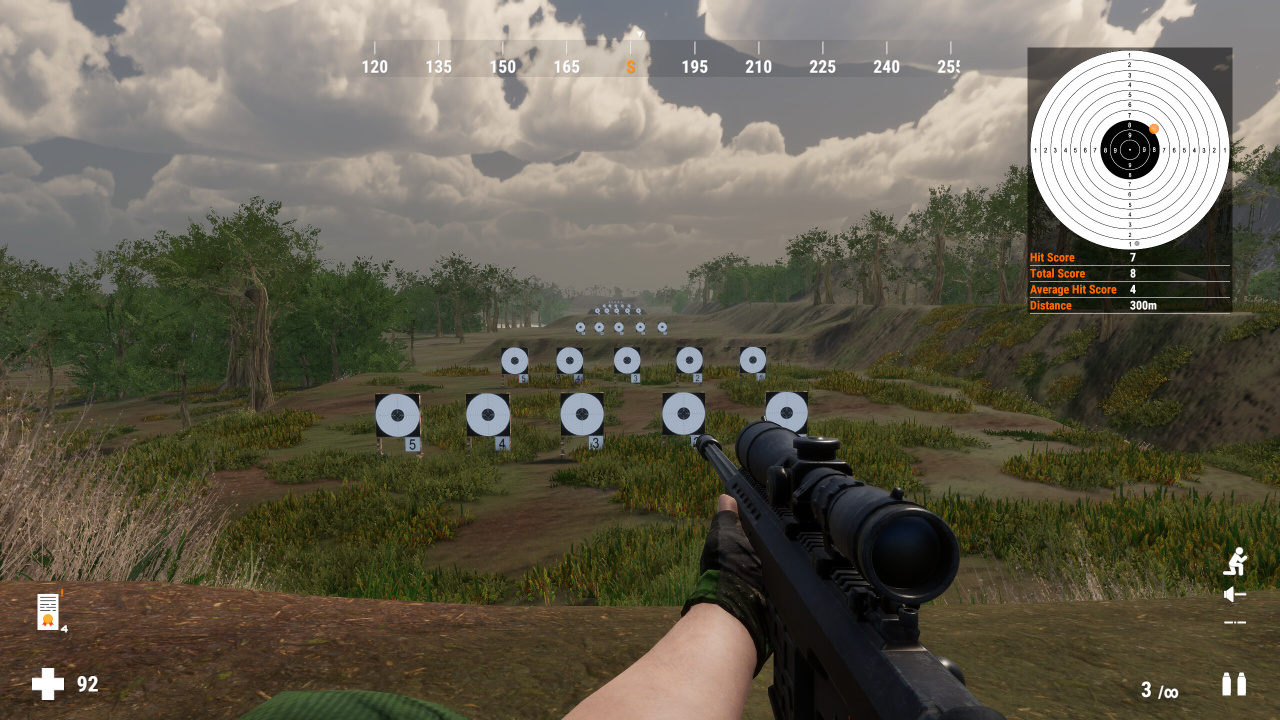Click the objective document icon
This screenshot has width=1280, height=720.
tap(48, 611)
